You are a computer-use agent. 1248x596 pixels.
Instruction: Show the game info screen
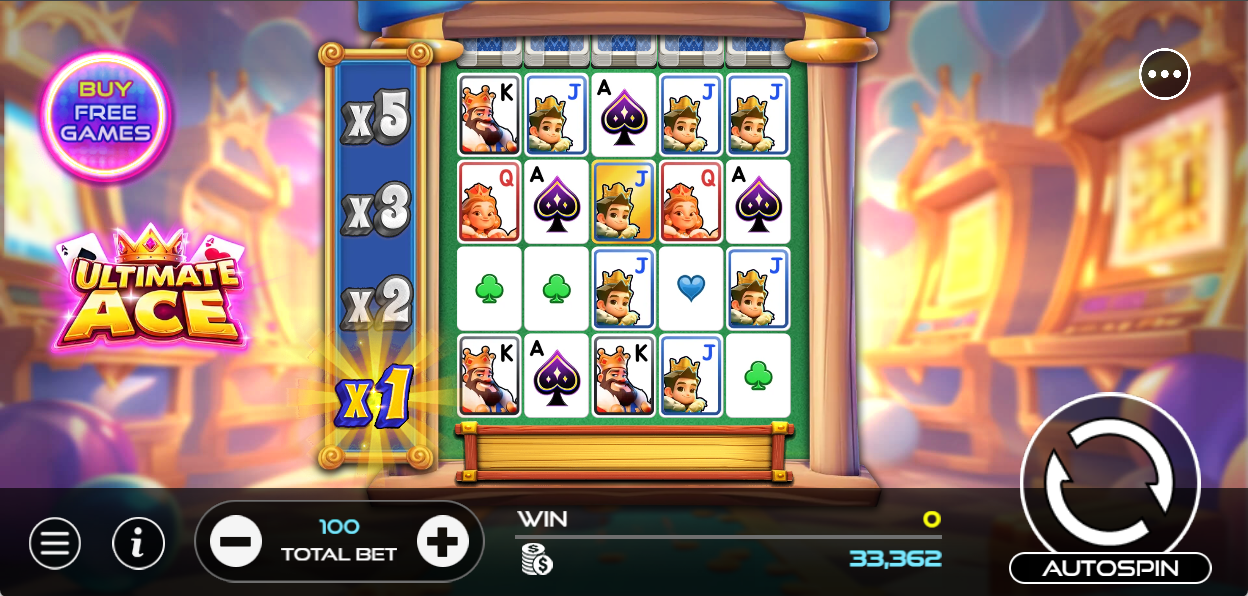click(138, 543)
